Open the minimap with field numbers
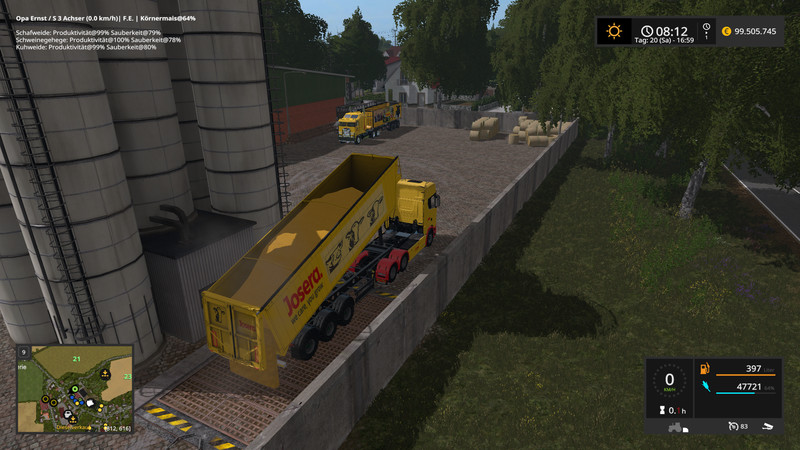This screenshot has width=800, height=450. click(75, 389)
